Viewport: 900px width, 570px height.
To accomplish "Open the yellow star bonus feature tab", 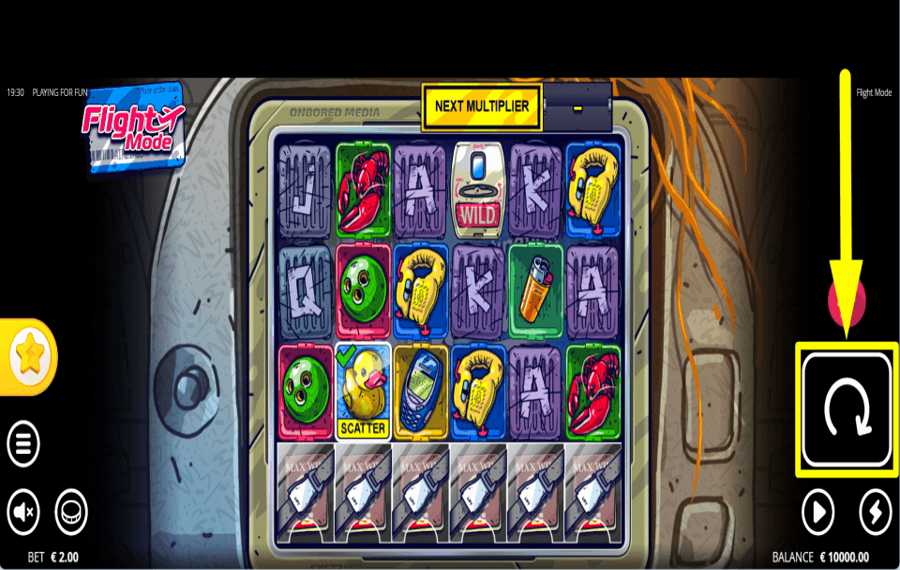I will 28,357.
